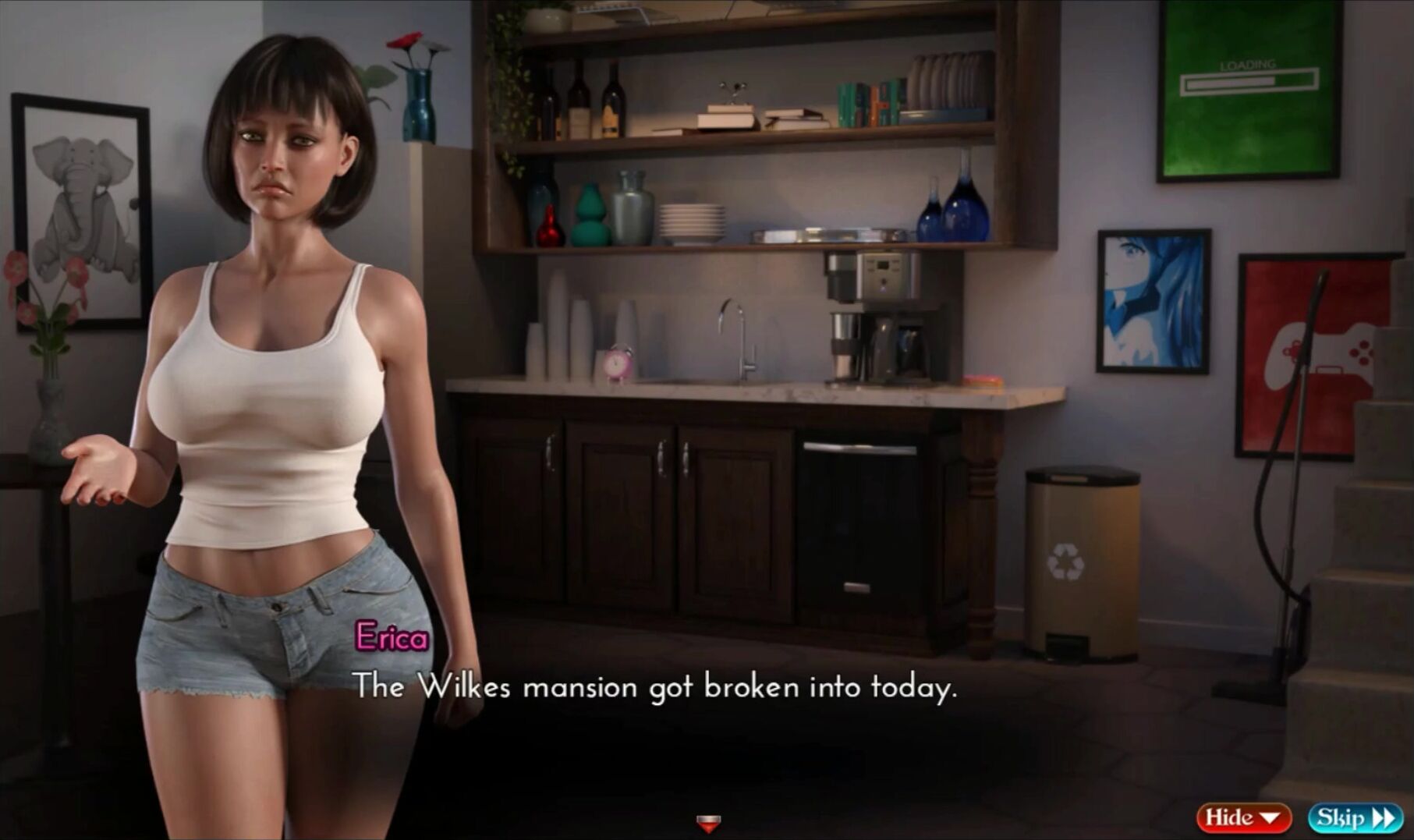Advance dialogue via the red arrow indicator
The height and width of the screenshot is (840, 1414).
708,823
